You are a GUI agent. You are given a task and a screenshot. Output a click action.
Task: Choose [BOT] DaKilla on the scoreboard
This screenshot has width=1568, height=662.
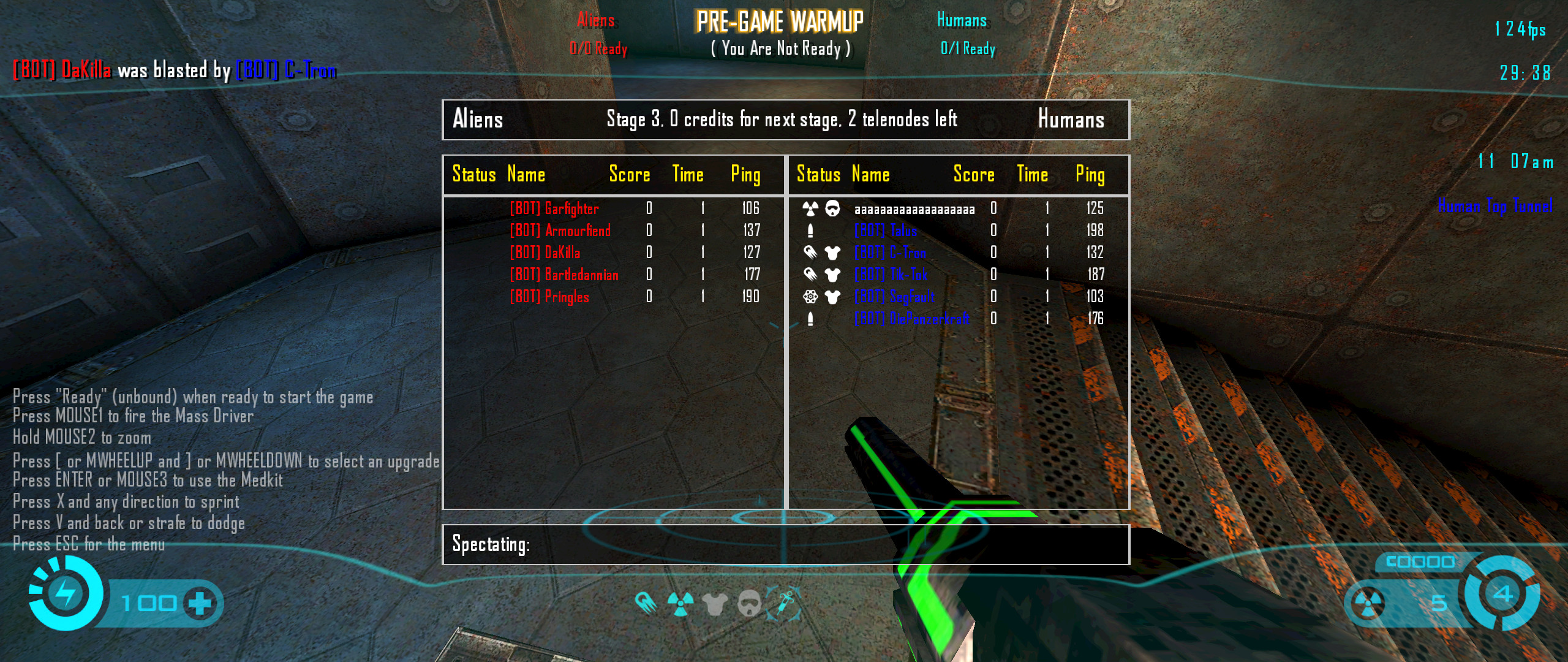545,253
